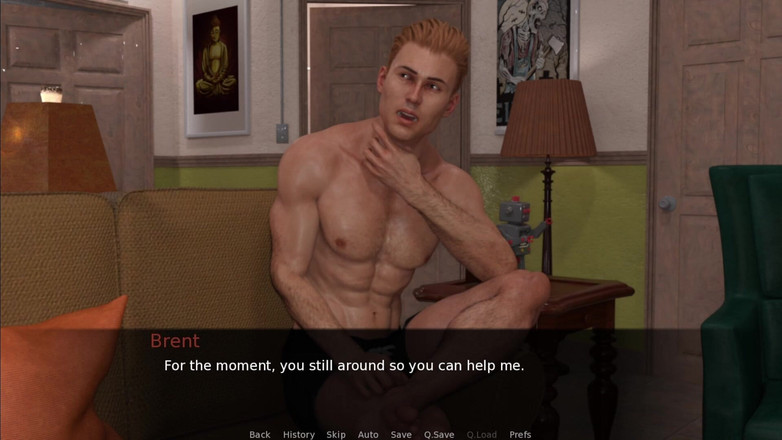Click Q.Load to quick load
This screenshot has height=440, width=782.
click(481, 435)
